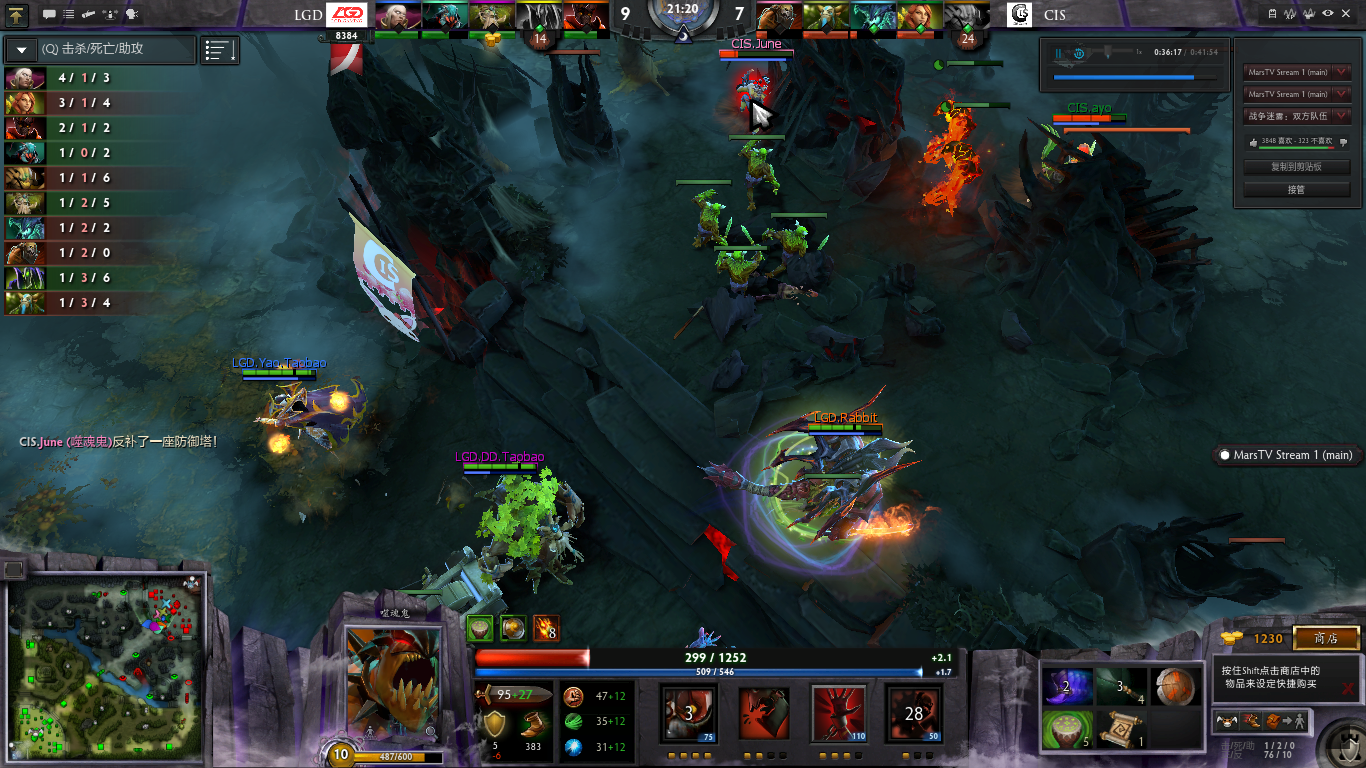1366x768 pixels.
Task: Select the Invoker portrait in top bar
Action: pyautogui.click(x=396, y=16)
